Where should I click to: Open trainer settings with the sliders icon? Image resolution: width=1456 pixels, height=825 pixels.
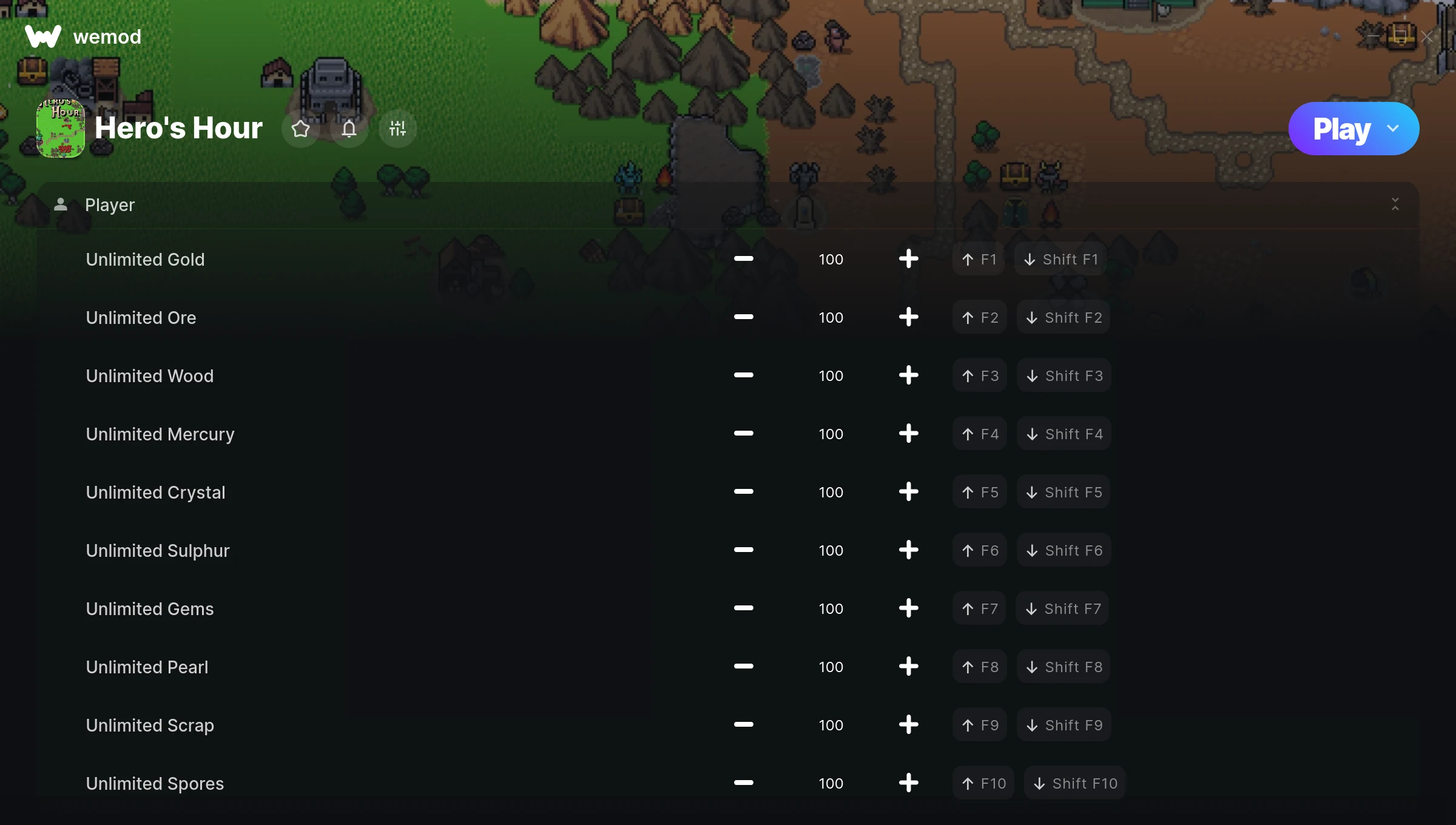click(x=397, y=128)
